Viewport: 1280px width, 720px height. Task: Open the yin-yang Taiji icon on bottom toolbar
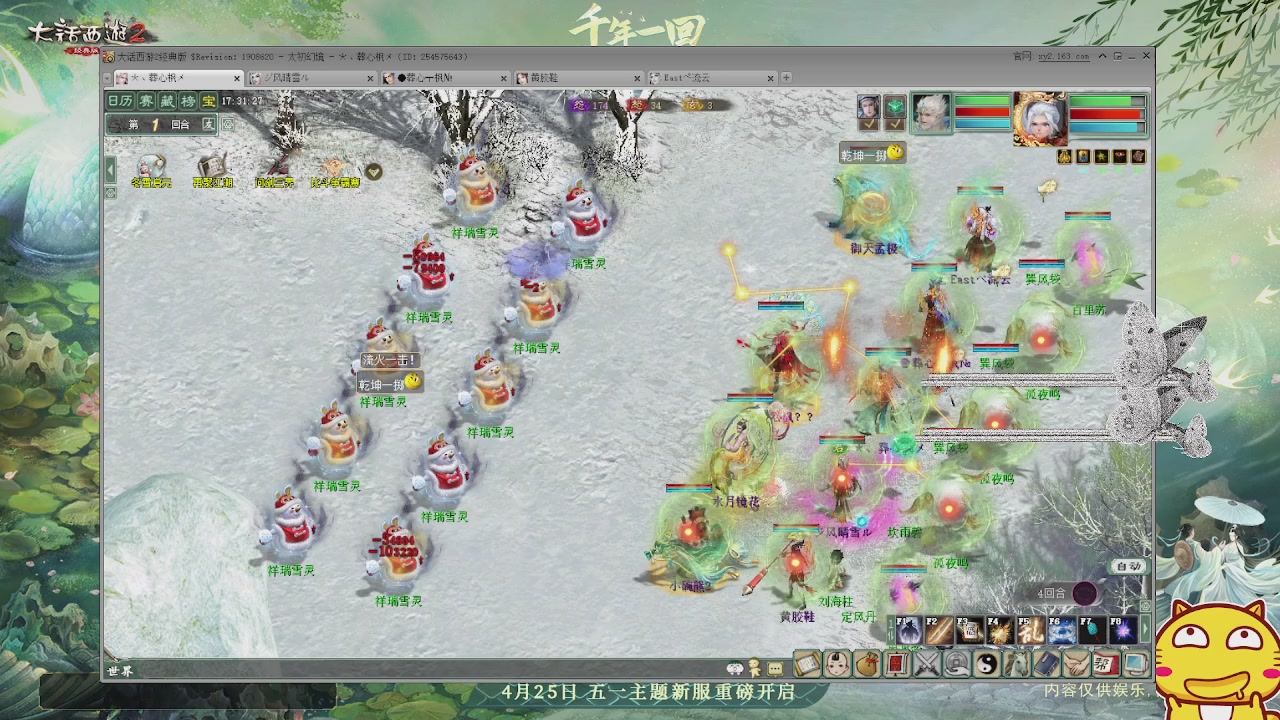[987, 665]
